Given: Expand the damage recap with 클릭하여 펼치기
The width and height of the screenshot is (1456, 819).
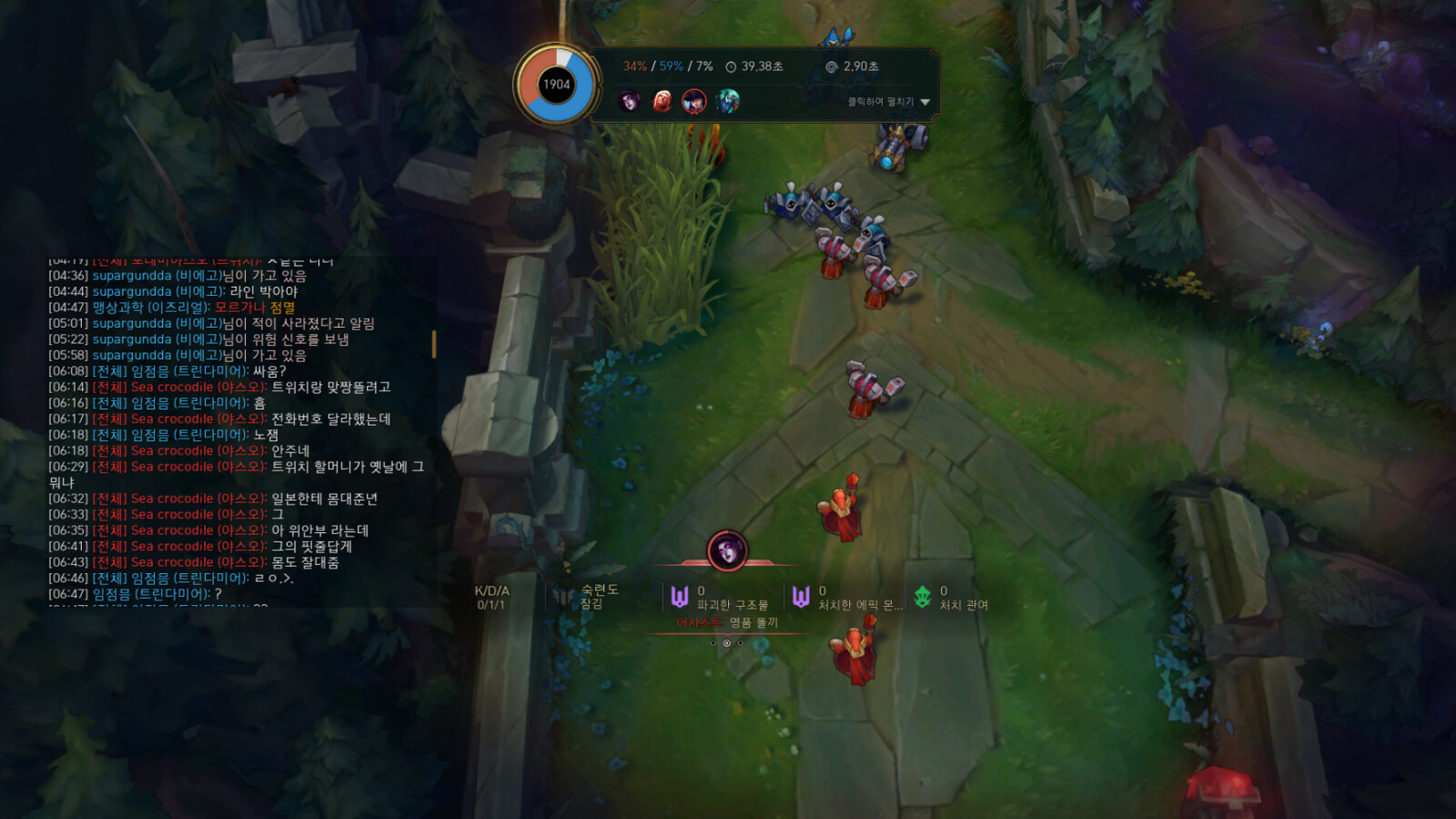Looking at the screenshot, I should click(888, 102).
